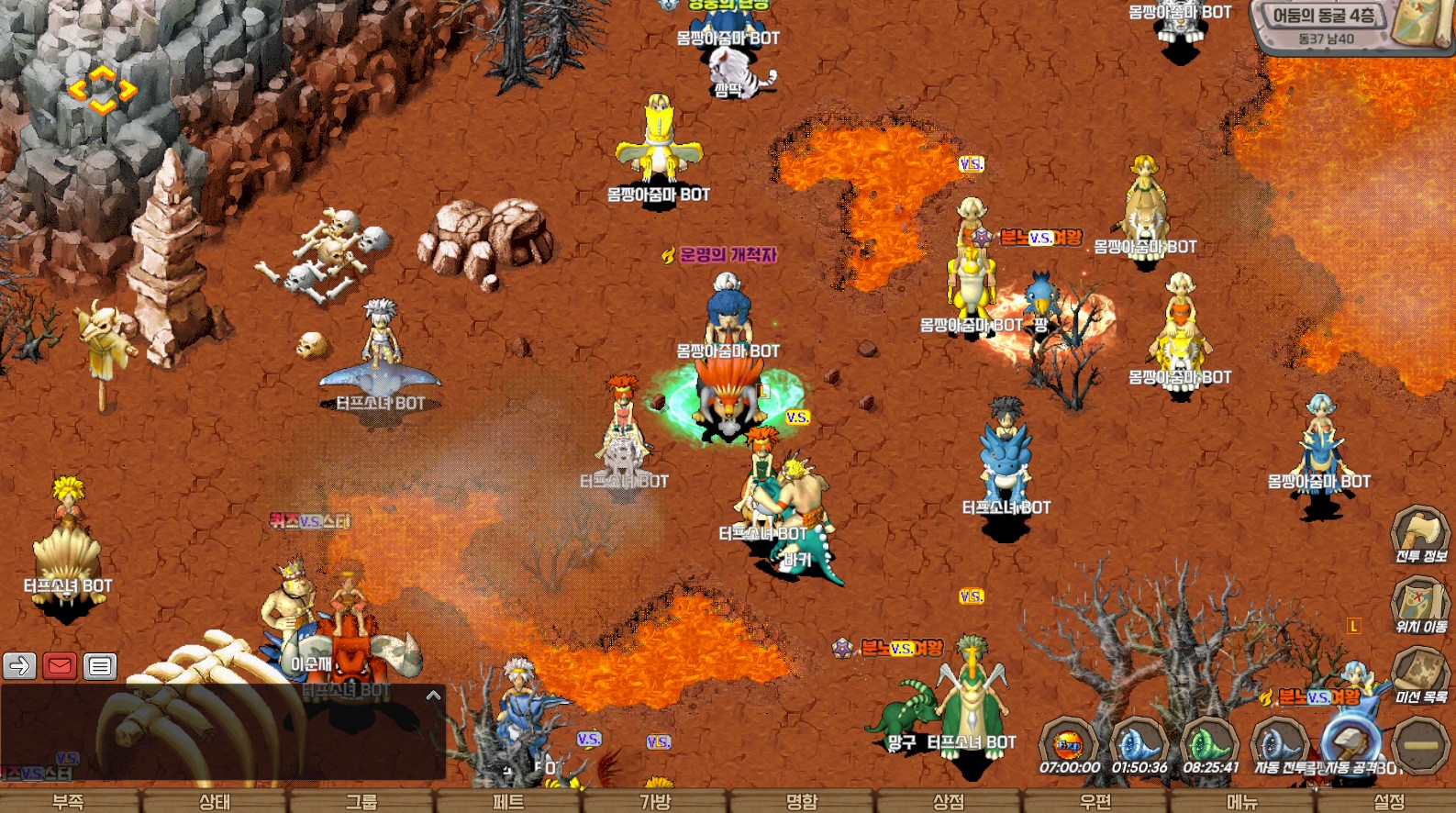Open the 페트 (pet) menu
Image resolution: width=1456 pixels, height=813 pixels.
508,801
